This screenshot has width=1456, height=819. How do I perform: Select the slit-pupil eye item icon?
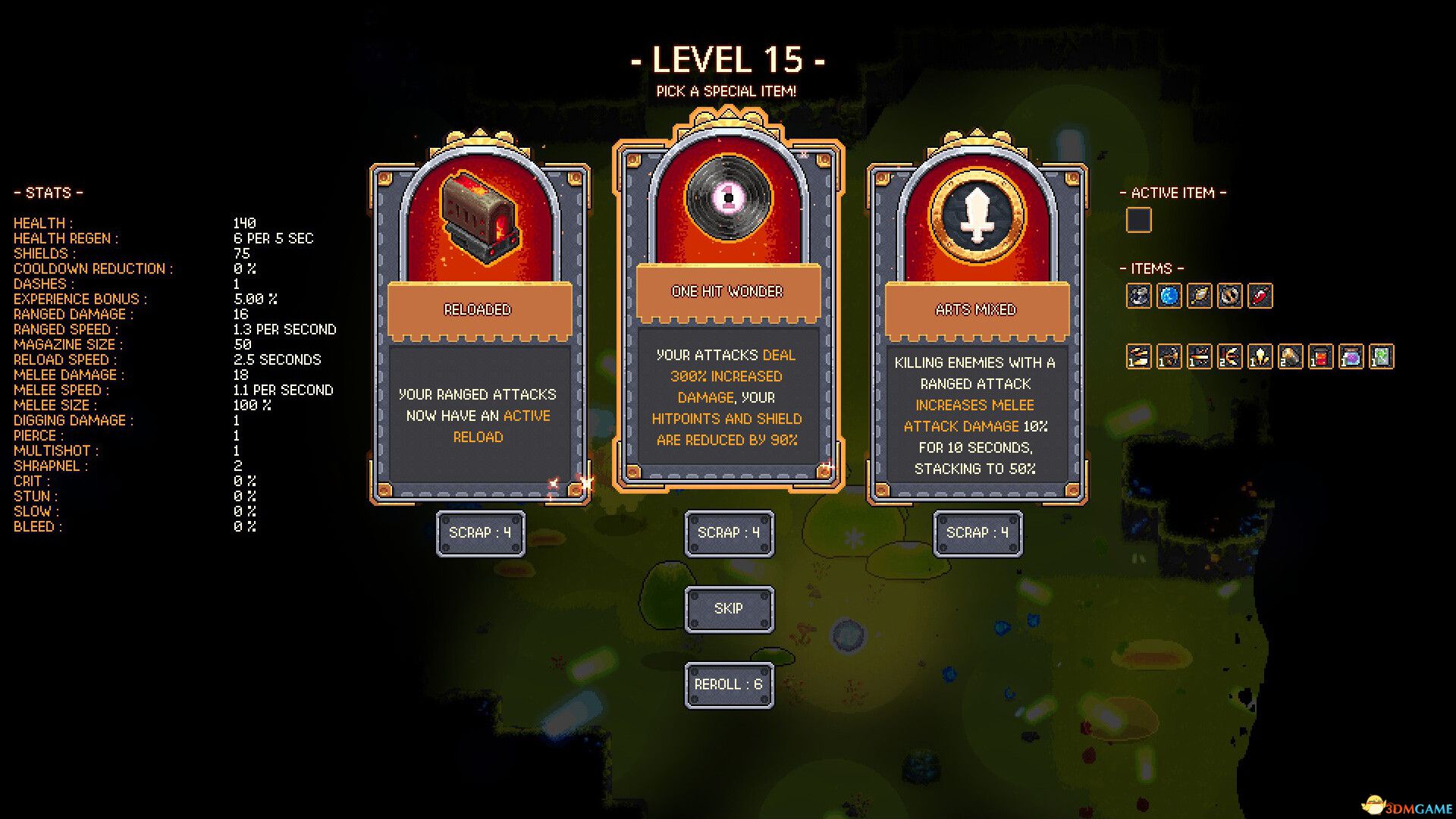[1229, 296]
